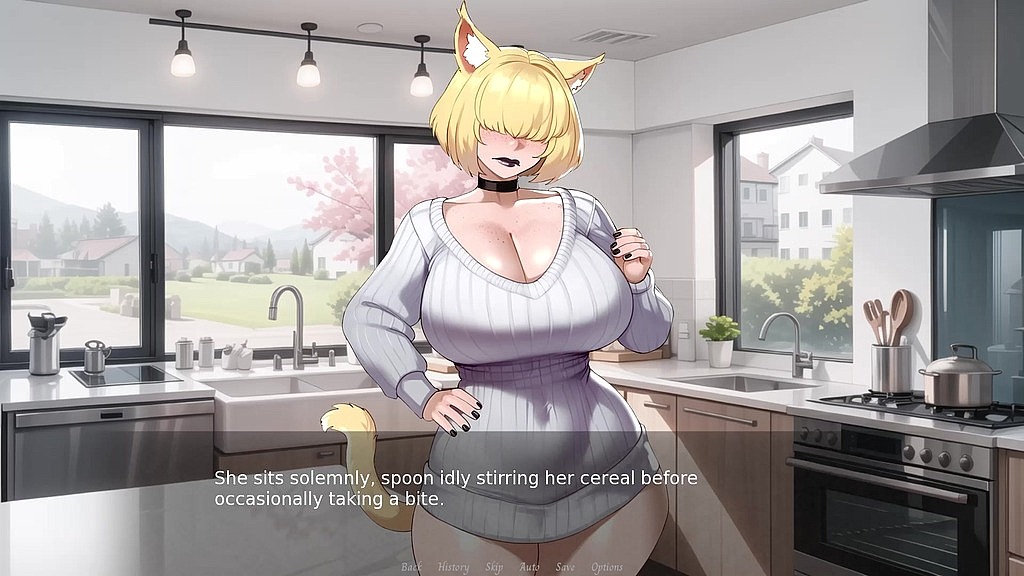Viewport: 1024px width, 576px height.
Task: Open the Save menu
Action: (565, 567)
